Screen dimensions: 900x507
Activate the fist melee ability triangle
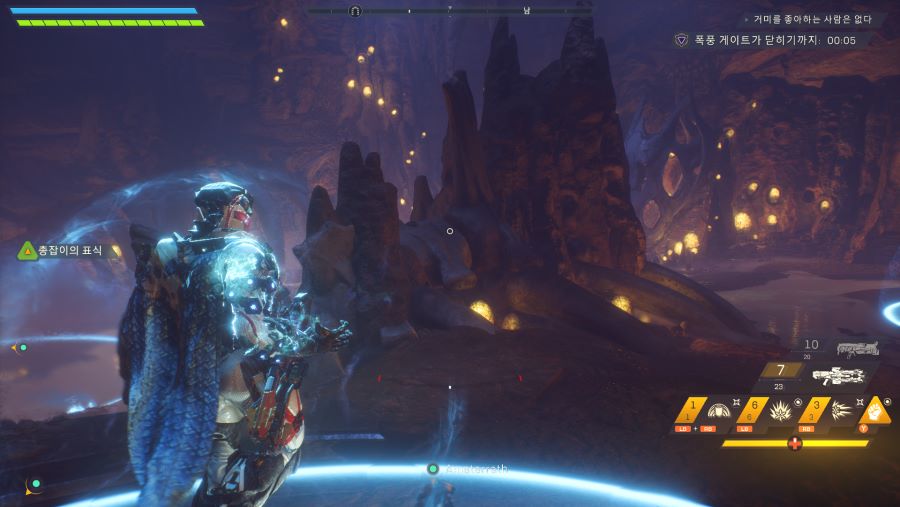click(x=876, y=409)
